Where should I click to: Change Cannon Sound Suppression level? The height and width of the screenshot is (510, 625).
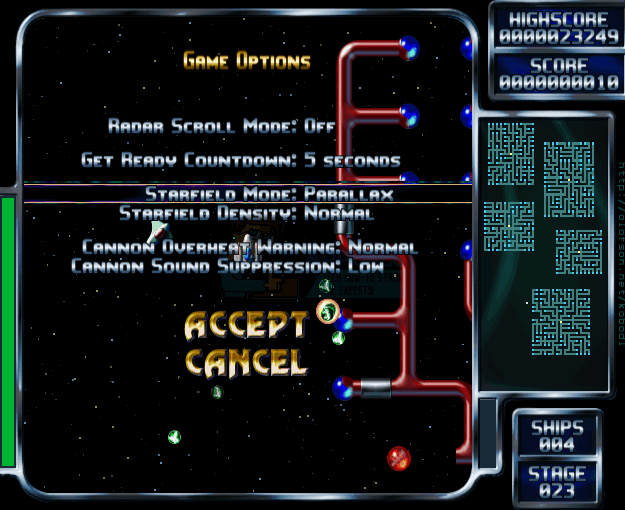pos(227,266)
